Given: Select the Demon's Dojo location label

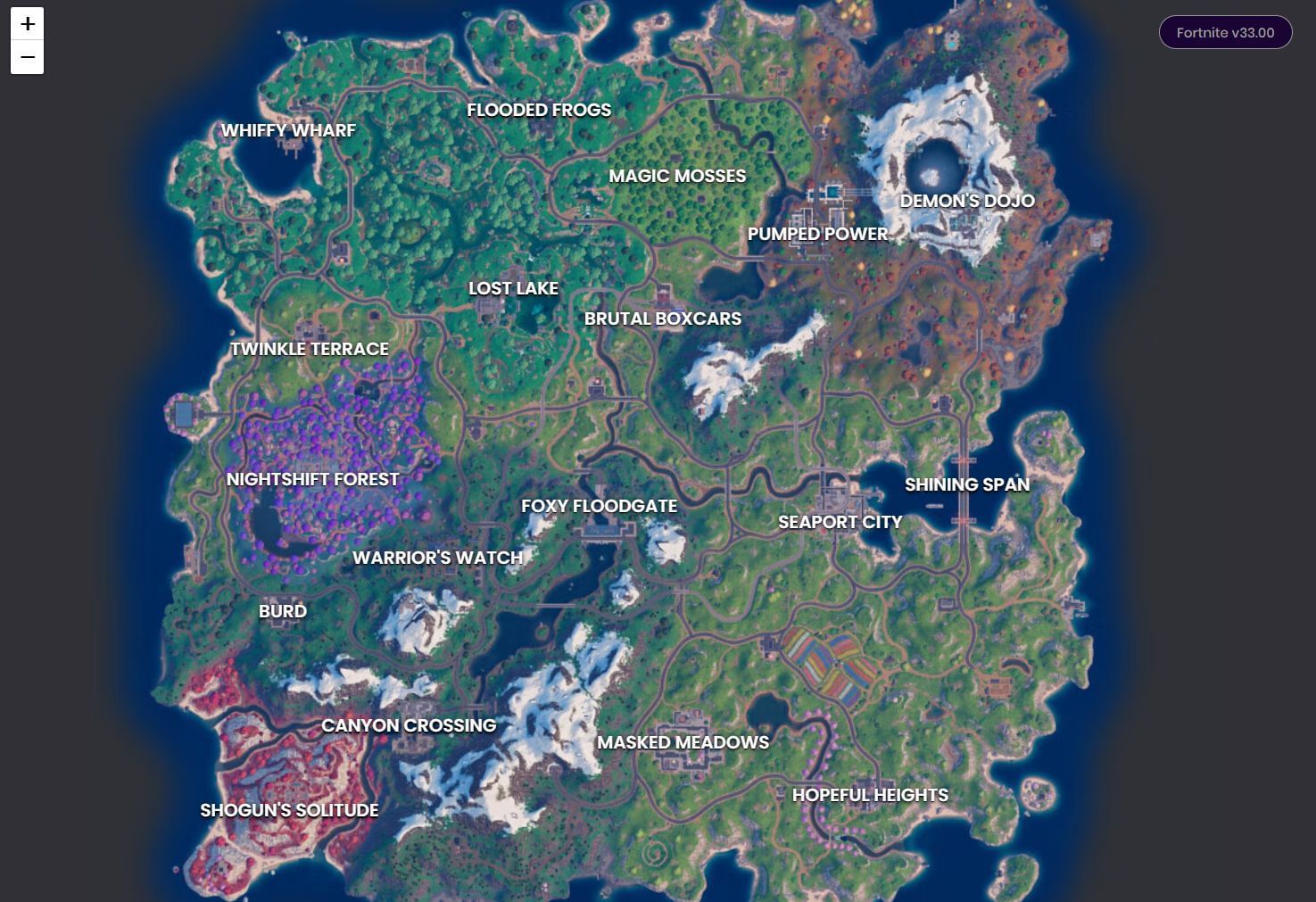Looking at the screenshot, I should pos(968,201).
